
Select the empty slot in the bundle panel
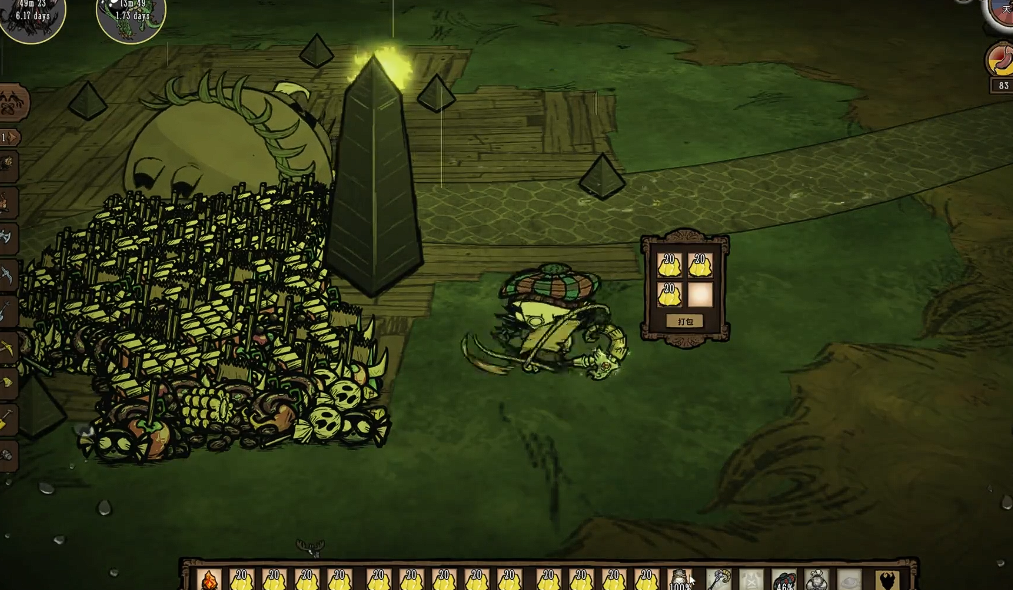(700, 294)
